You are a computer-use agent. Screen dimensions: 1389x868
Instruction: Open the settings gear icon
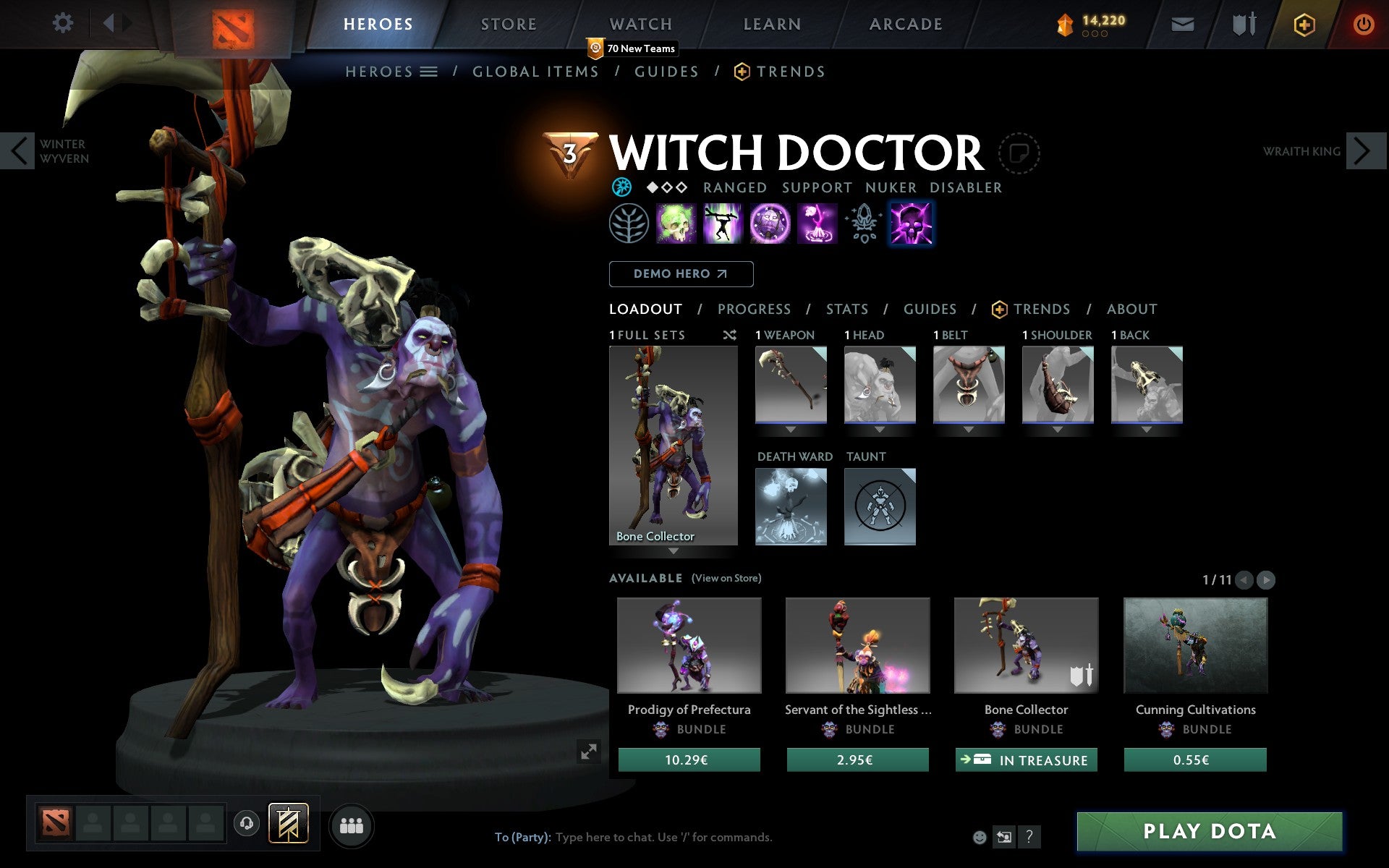point(64,23)
